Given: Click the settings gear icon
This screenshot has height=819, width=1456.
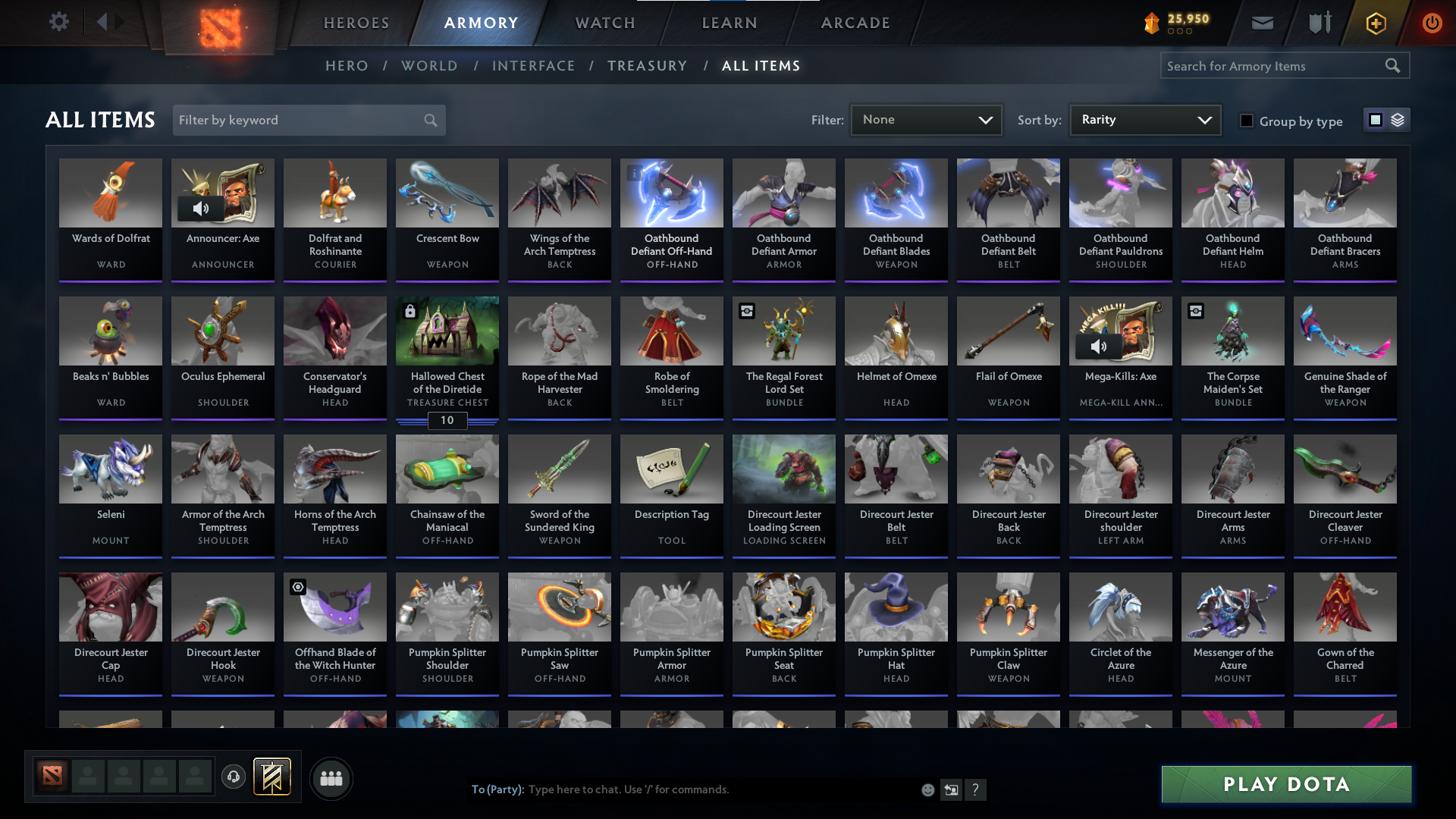Looking at the screenshot, I should (x=58, y=22).
